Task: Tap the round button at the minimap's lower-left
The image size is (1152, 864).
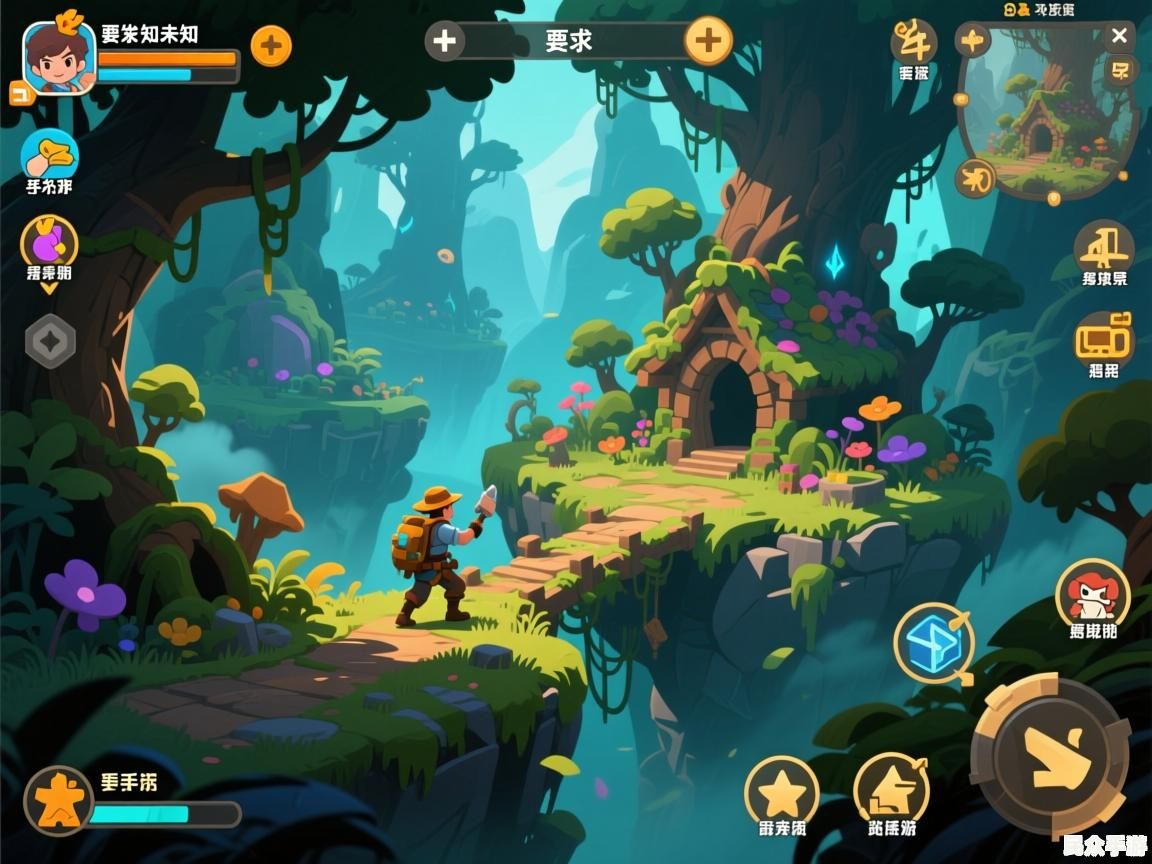Action: click(x=975, y=179)
